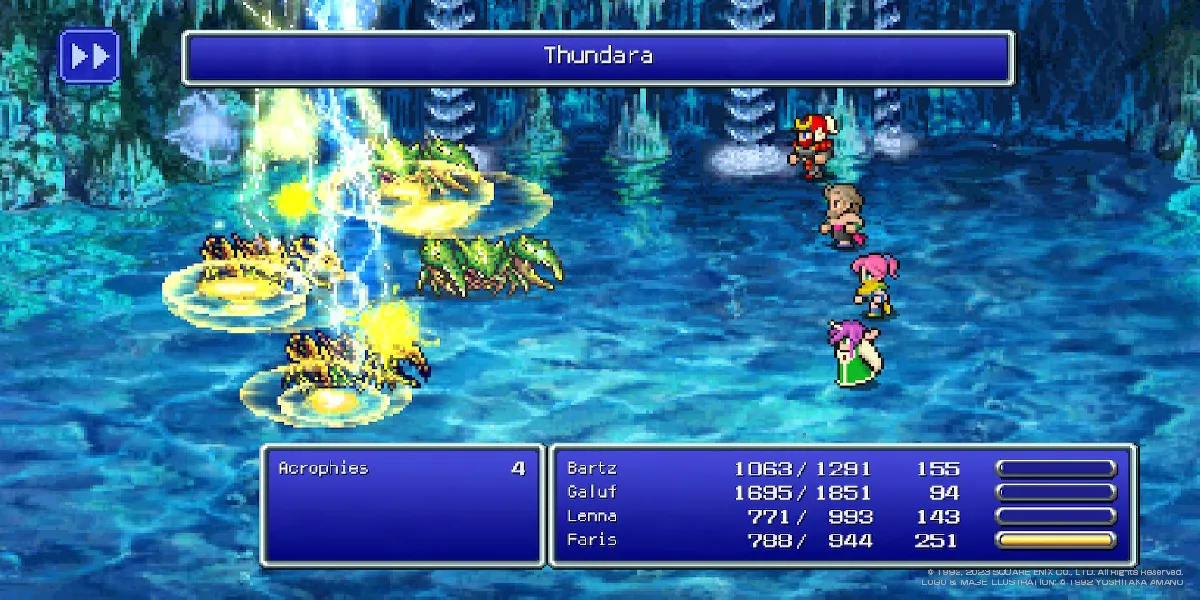This screenshot has height=600, width=1200.
Task: Select Faris in the party list
Action: [591, 540]
